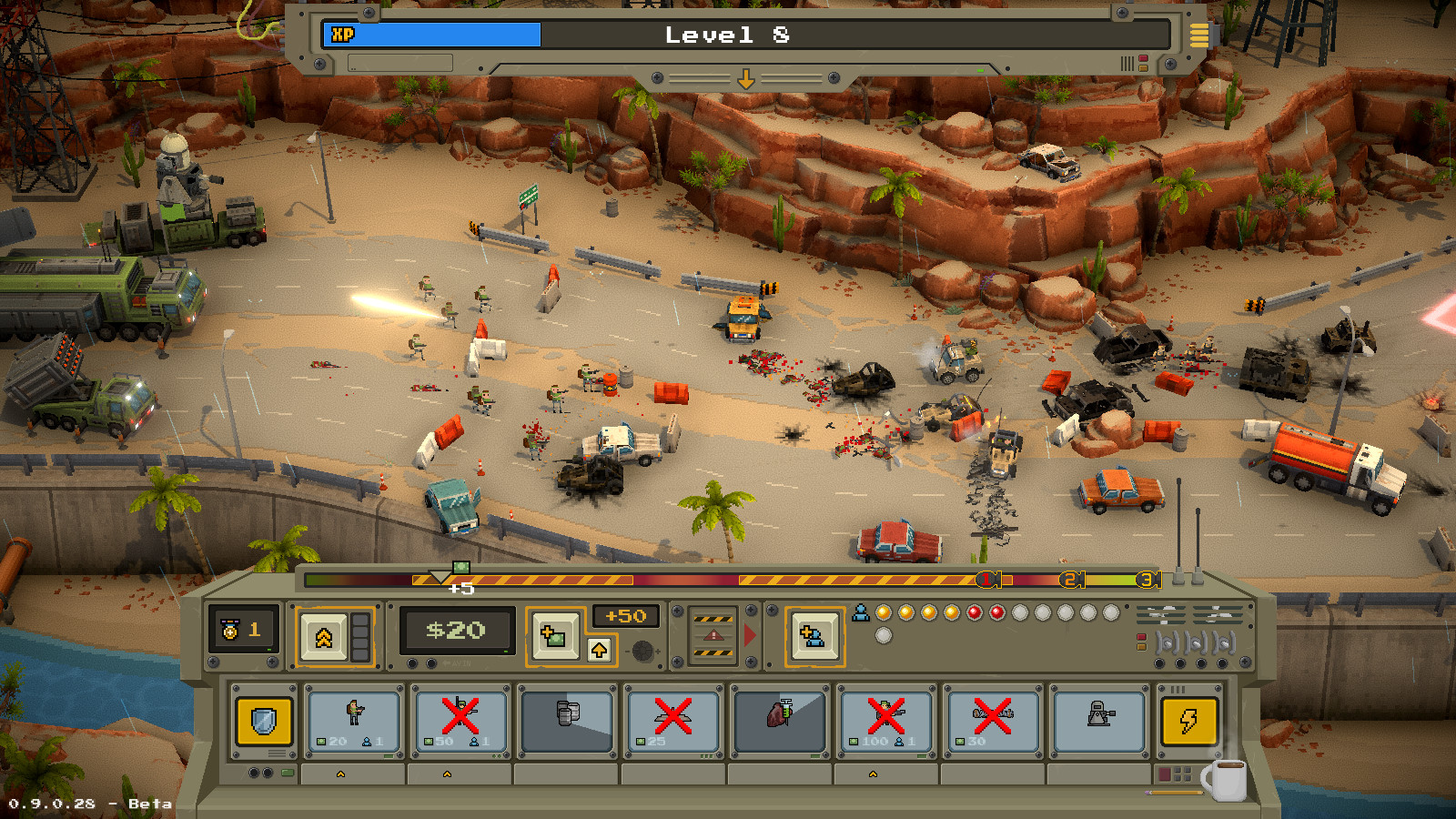The width and height of the screenshot is (1456, 819).
Task: Select the heart medkit card
Action: [778, 720]
